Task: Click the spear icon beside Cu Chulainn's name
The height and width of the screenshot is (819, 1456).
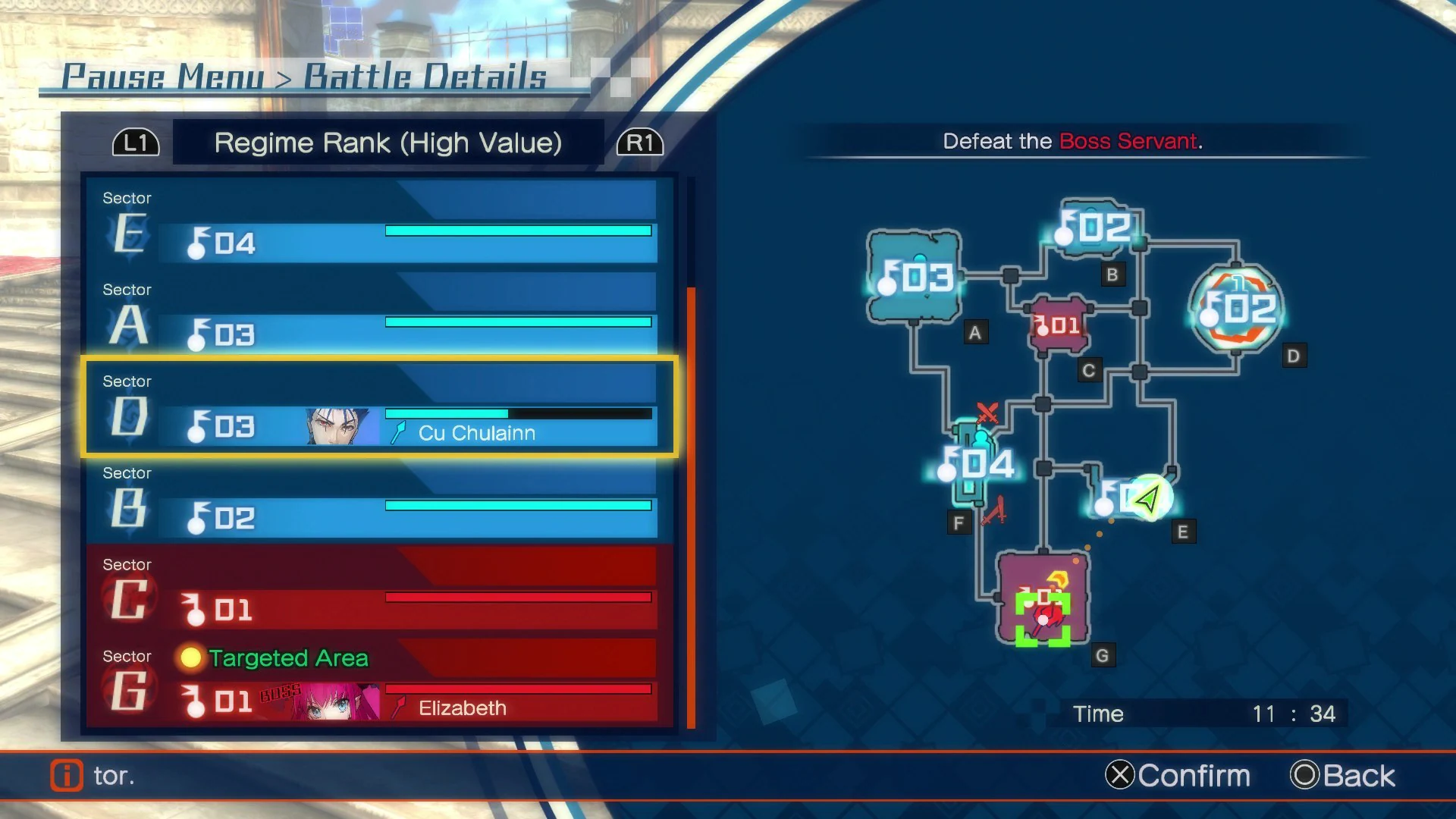Action: [x=398, y=432]
